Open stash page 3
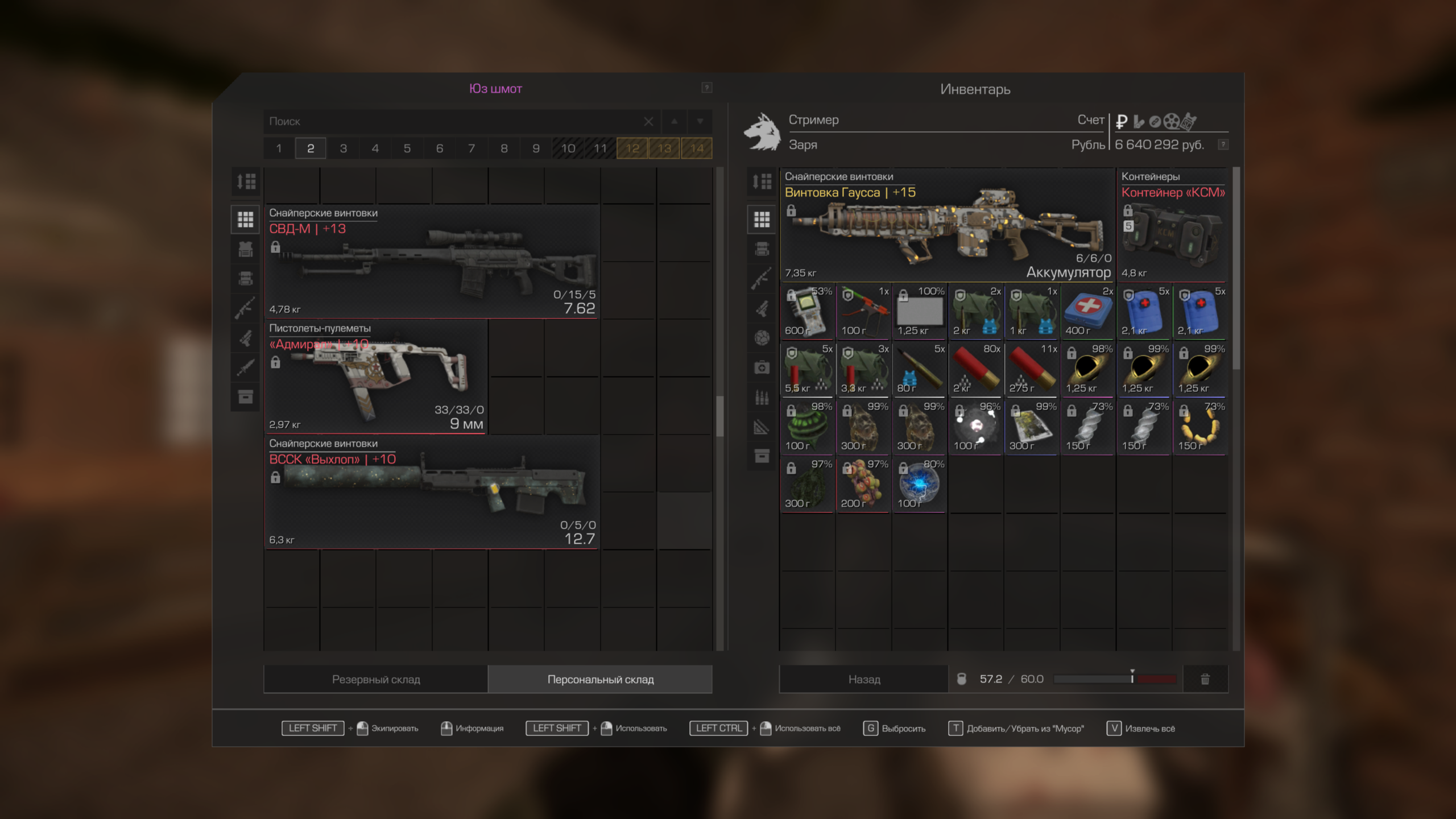 pos(343,148)
